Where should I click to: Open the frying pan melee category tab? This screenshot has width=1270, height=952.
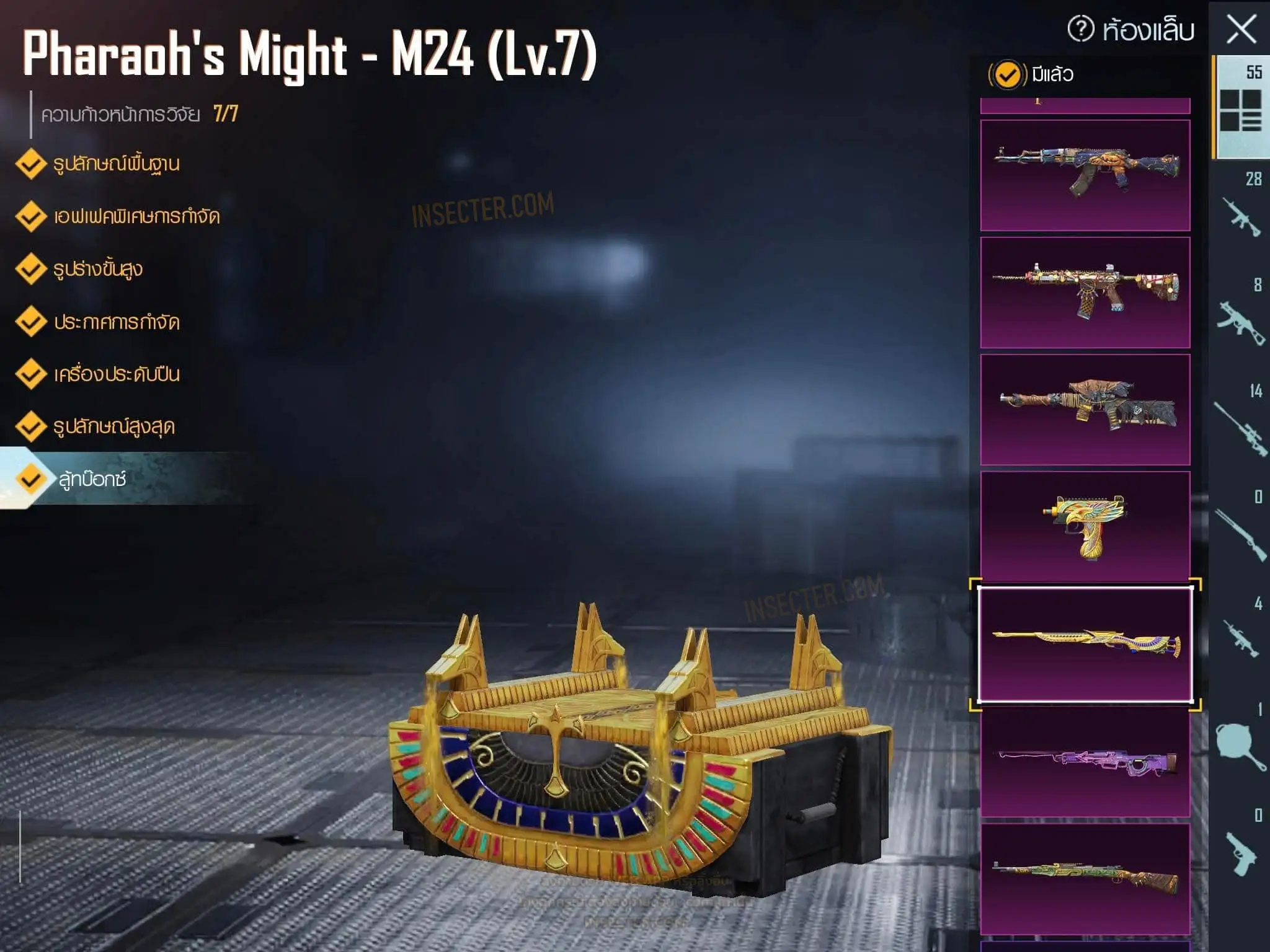click(x=1241, y=744)
